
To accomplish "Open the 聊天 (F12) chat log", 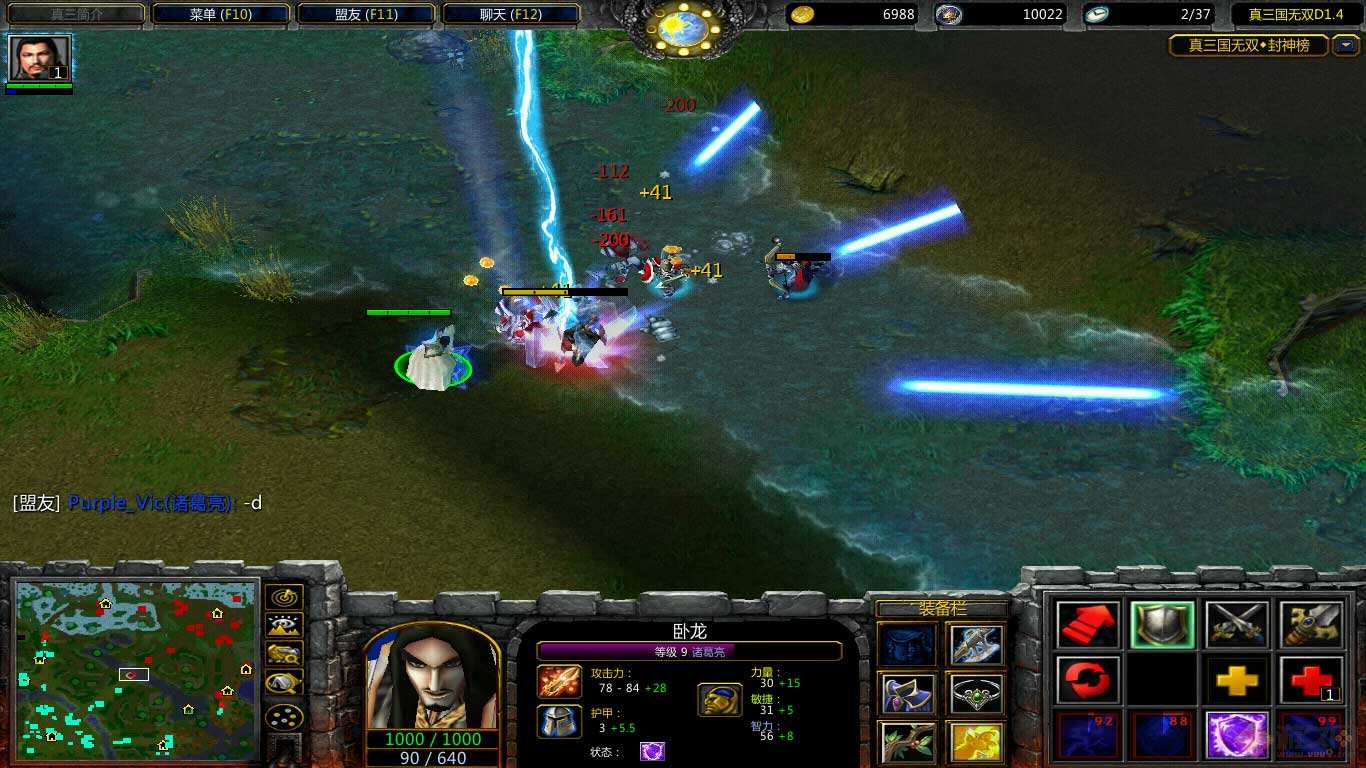I will [510, 14].
